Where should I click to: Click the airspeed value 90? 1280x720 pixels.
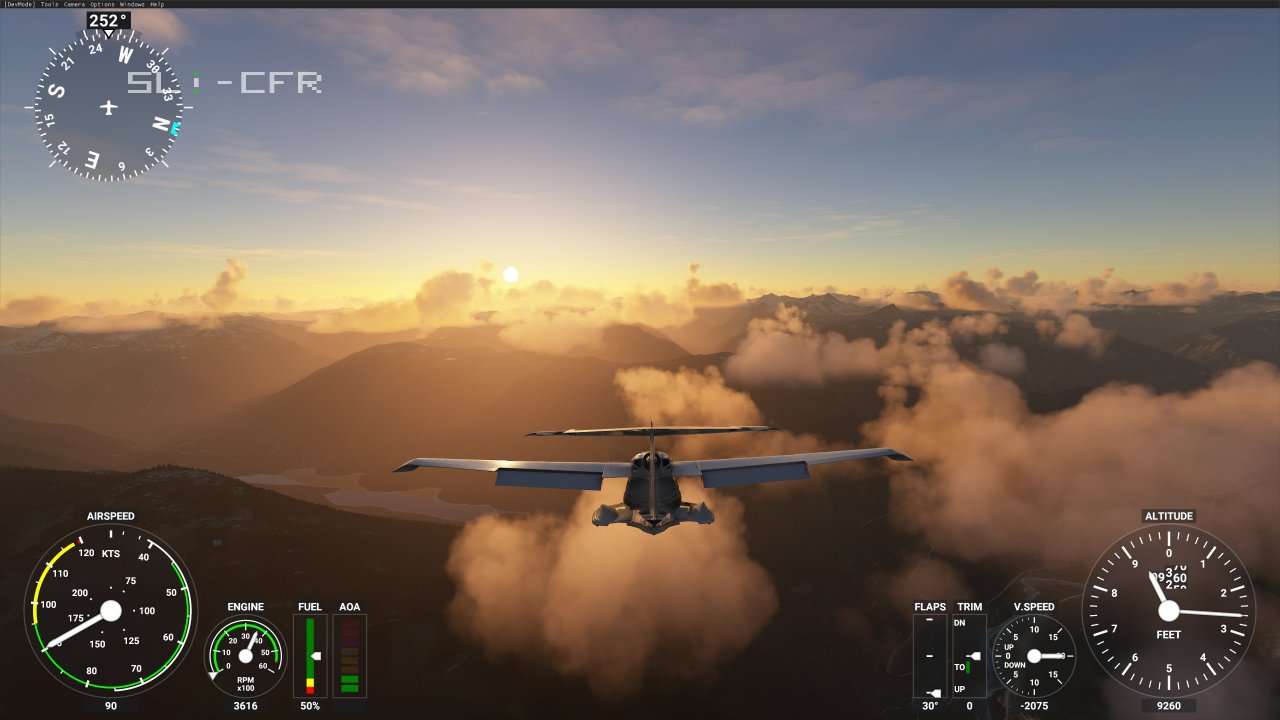pos(110,706)
